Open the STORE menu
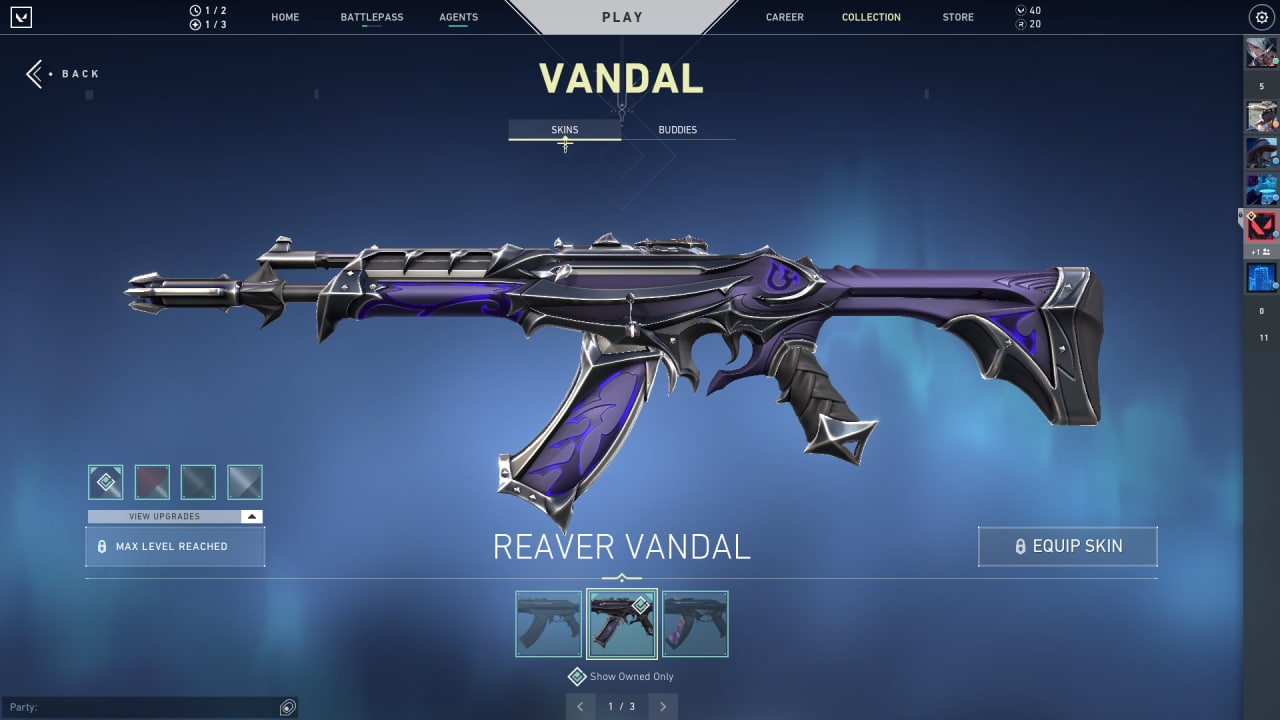Image resolution: width=1280 pixels, height=720 pixels. [x=957, y=17]
